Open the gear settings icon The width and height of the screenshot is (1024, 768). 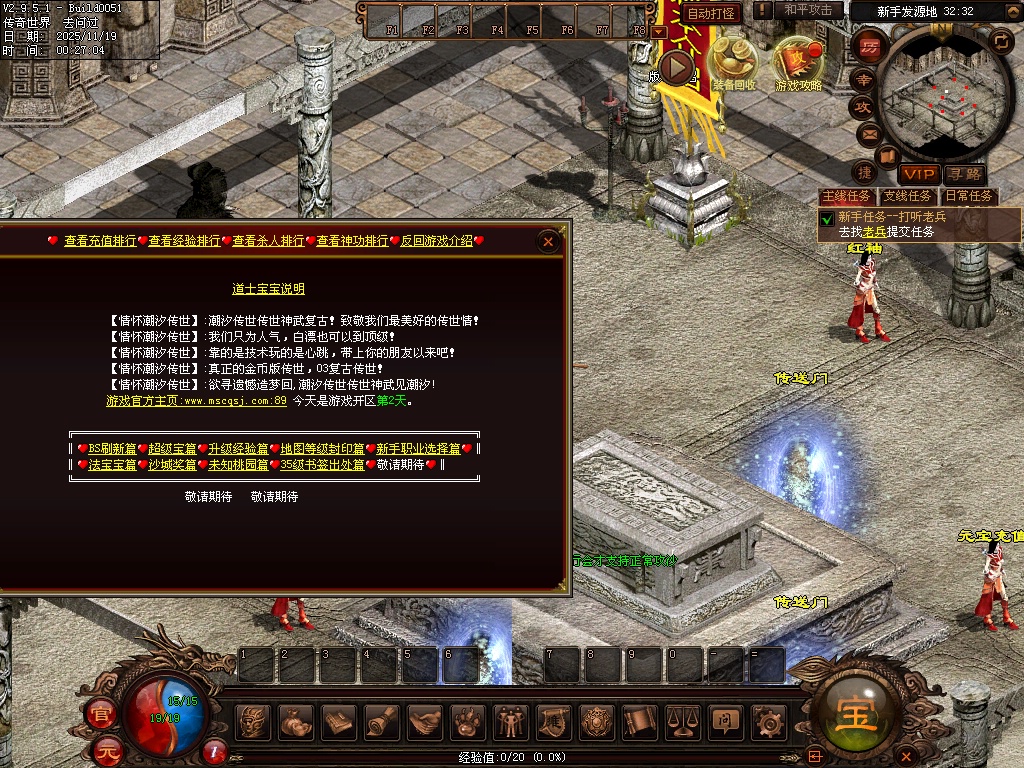pyautogui.click(x=768, y=720)
